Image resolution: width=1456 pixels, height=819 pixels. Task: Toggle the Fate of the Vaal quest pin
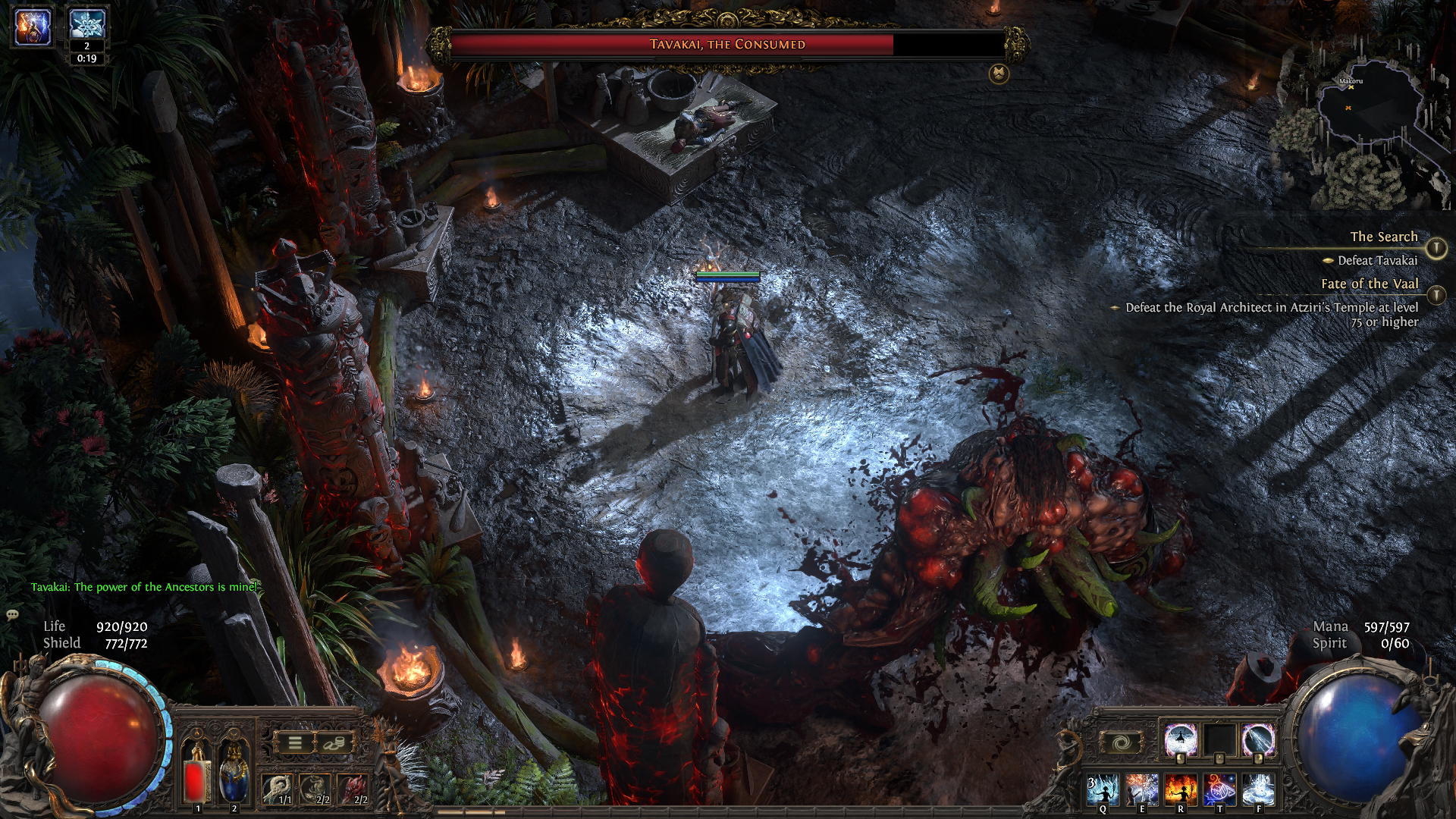[x=1436, y=295]
